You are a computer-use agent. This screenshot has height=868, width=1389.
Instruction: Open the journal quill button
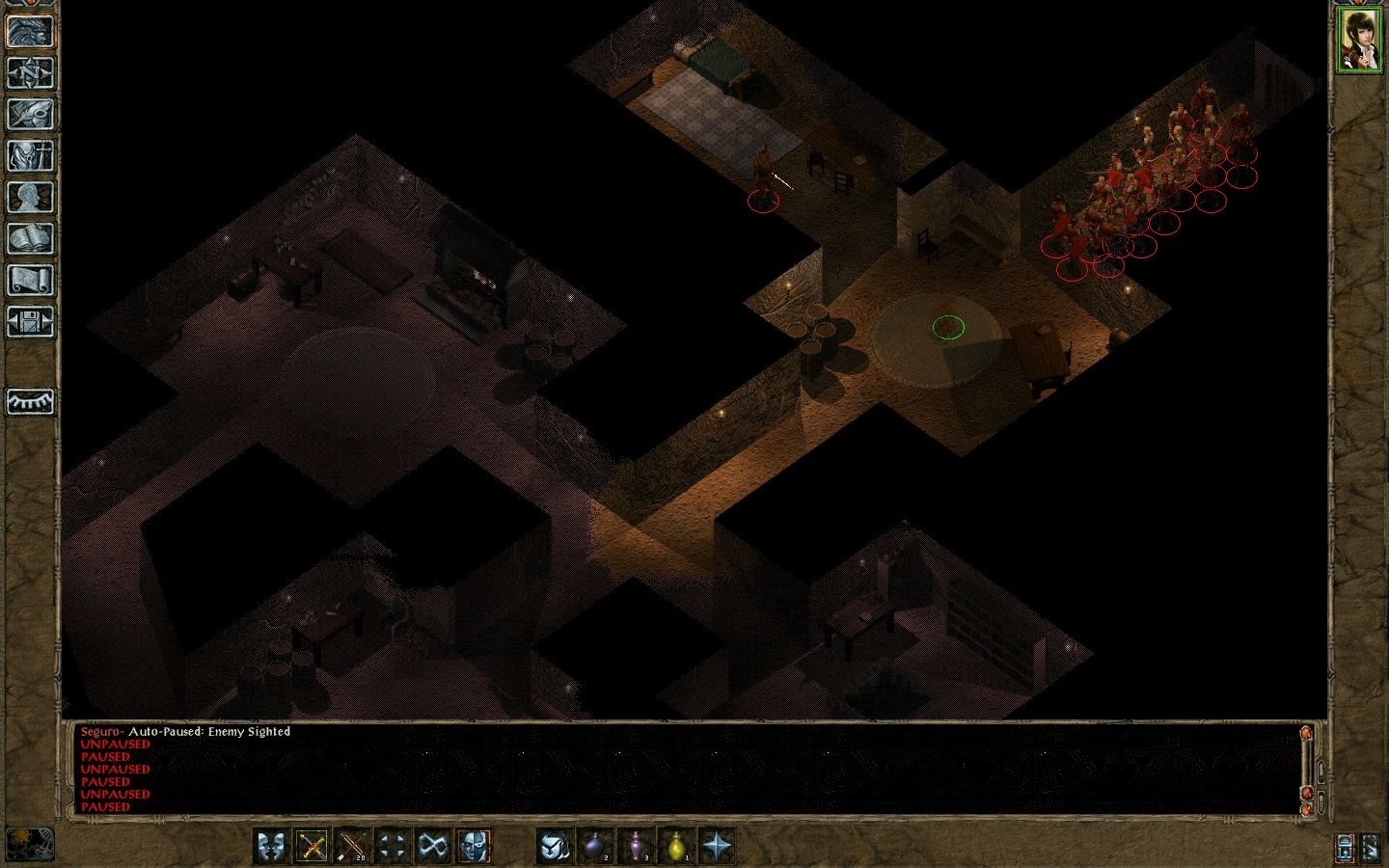point(30,114)
